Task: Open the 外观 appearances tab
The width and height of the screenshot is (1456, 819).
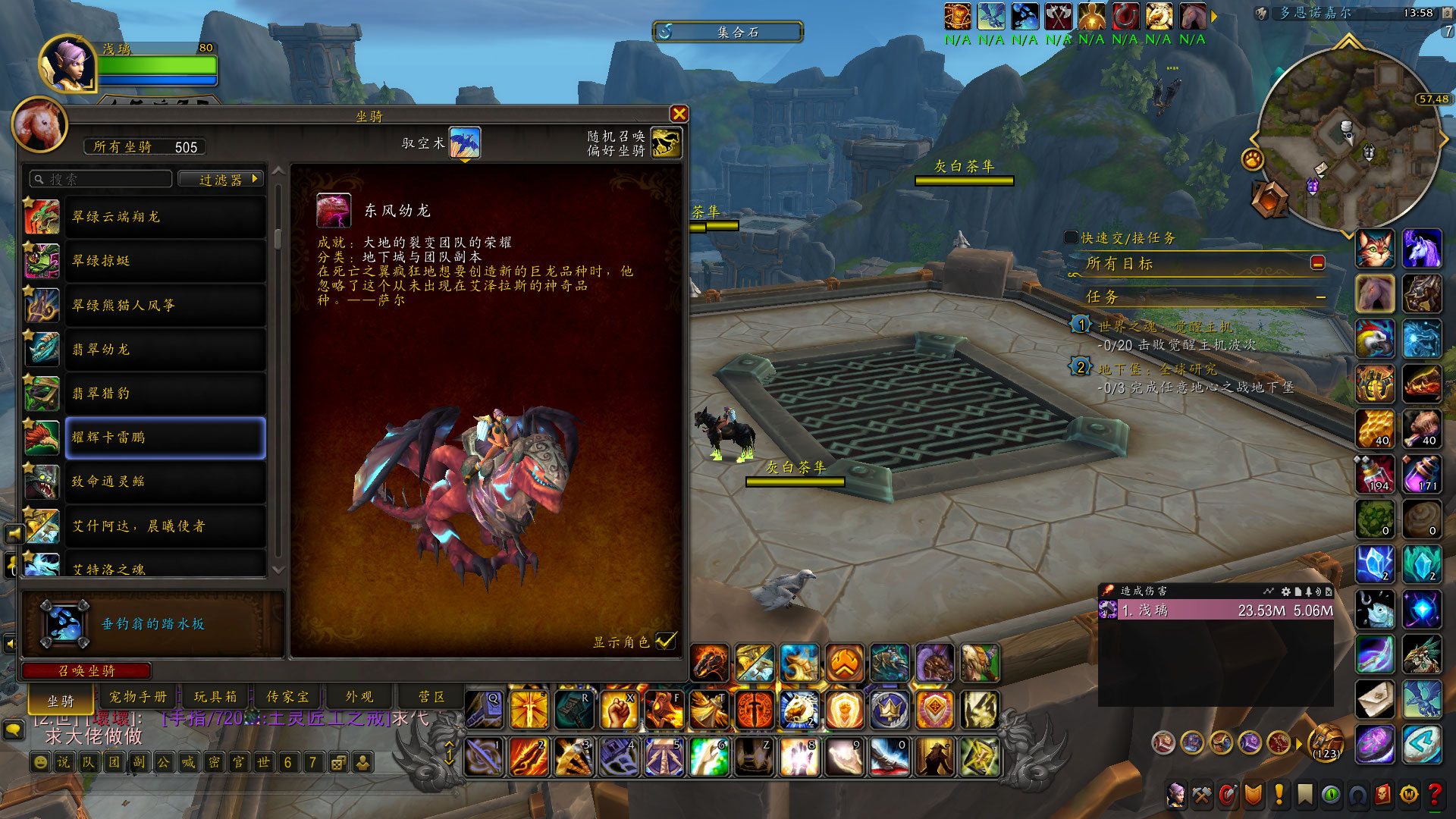Action: [359, 696]
